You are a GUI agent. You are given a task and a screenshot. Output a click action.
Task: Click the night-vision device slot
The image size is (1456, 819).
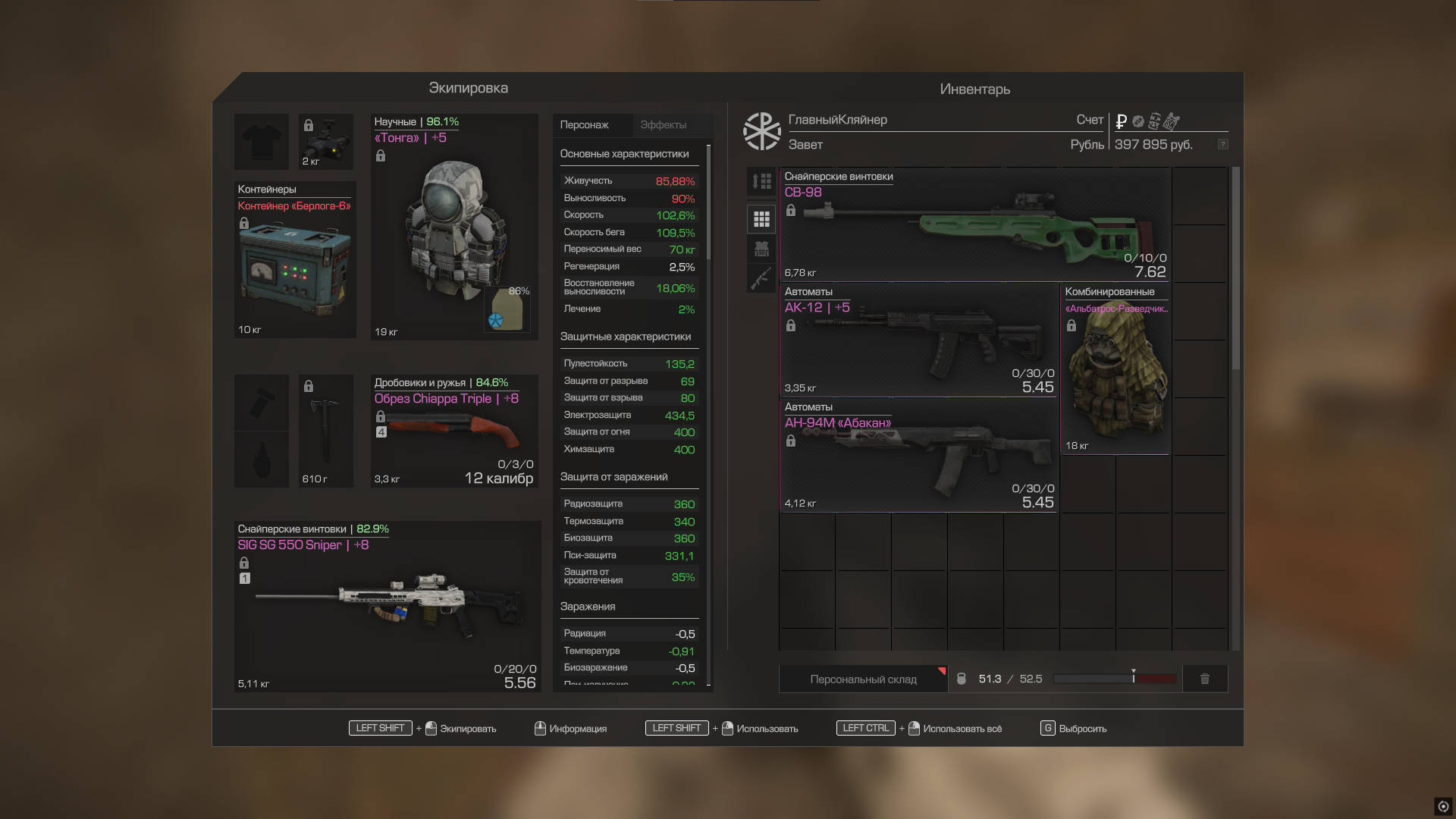(325, 142)
